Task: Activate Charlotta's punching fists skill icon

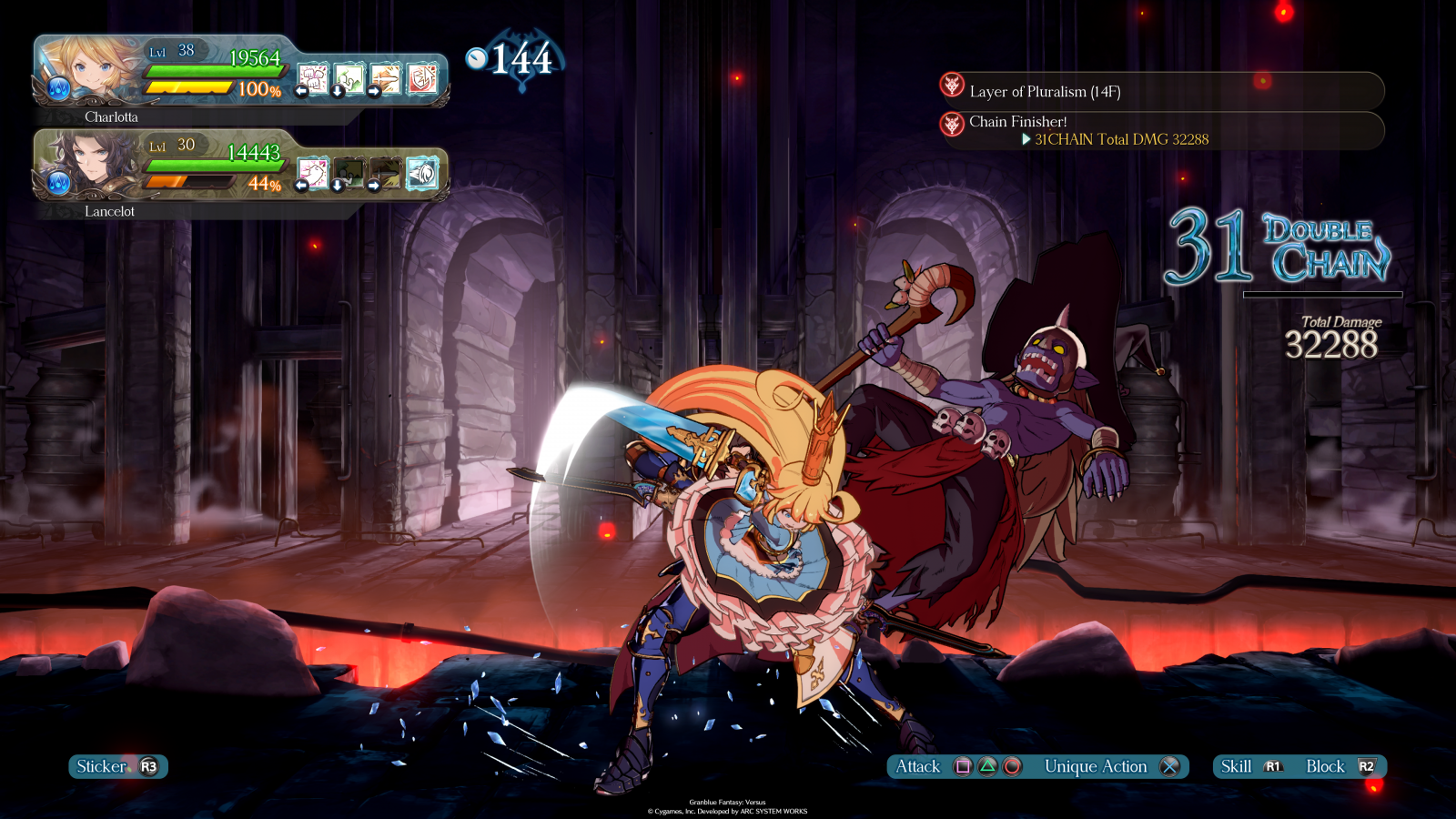Action: (x=313, y=79)
